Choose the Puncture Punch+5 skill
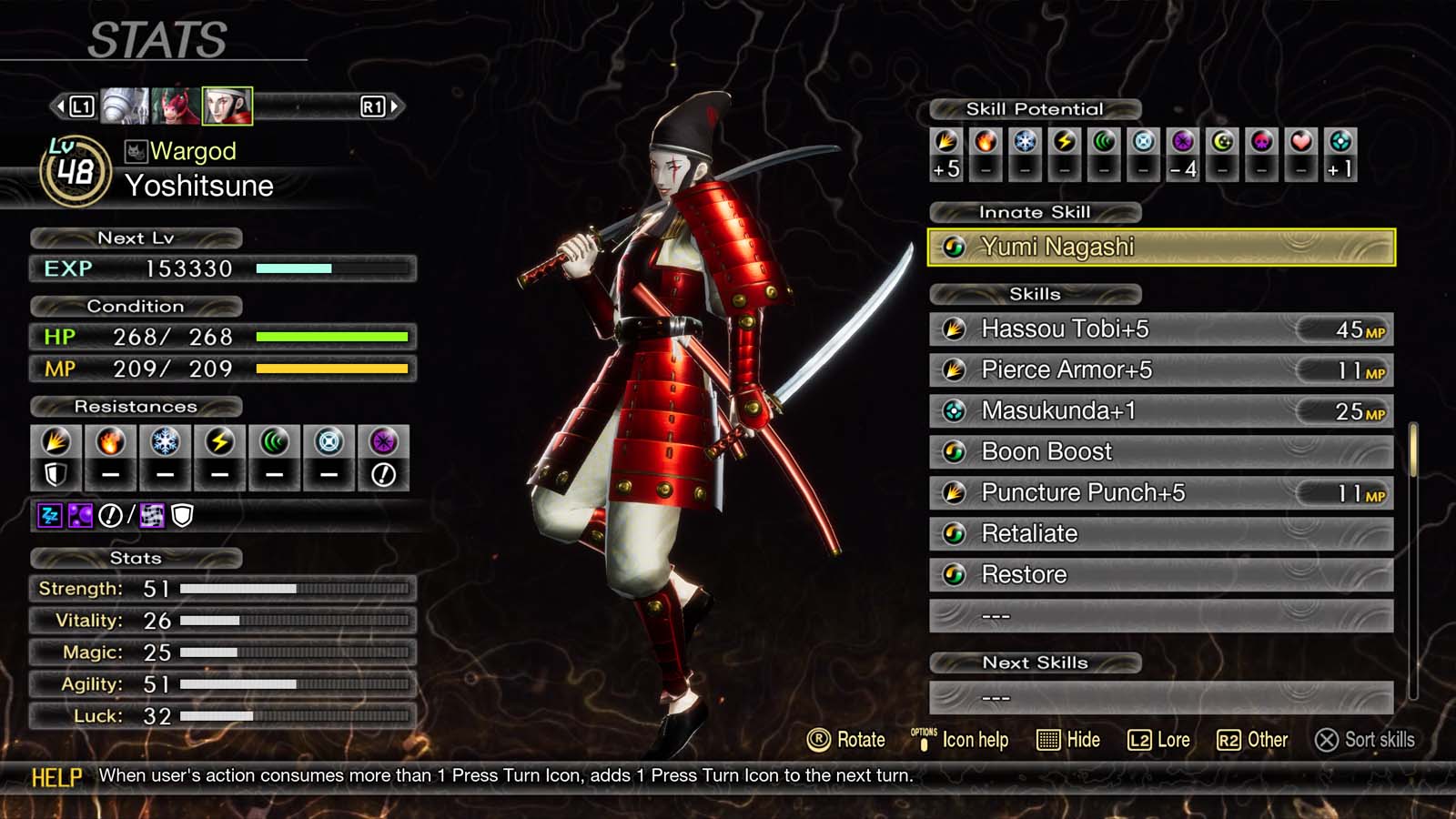1456x819 pixels. pos(1160,493)
